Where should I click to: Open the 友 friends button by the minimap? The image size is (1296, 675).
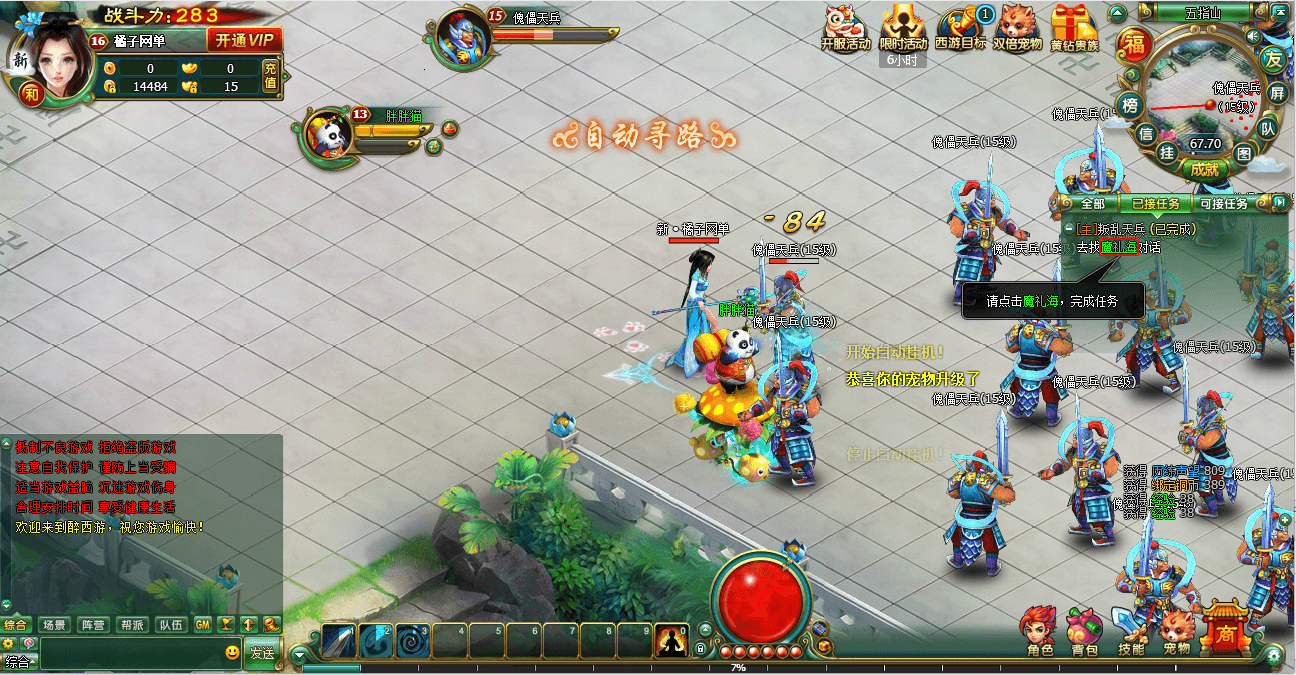(1272, 58)
